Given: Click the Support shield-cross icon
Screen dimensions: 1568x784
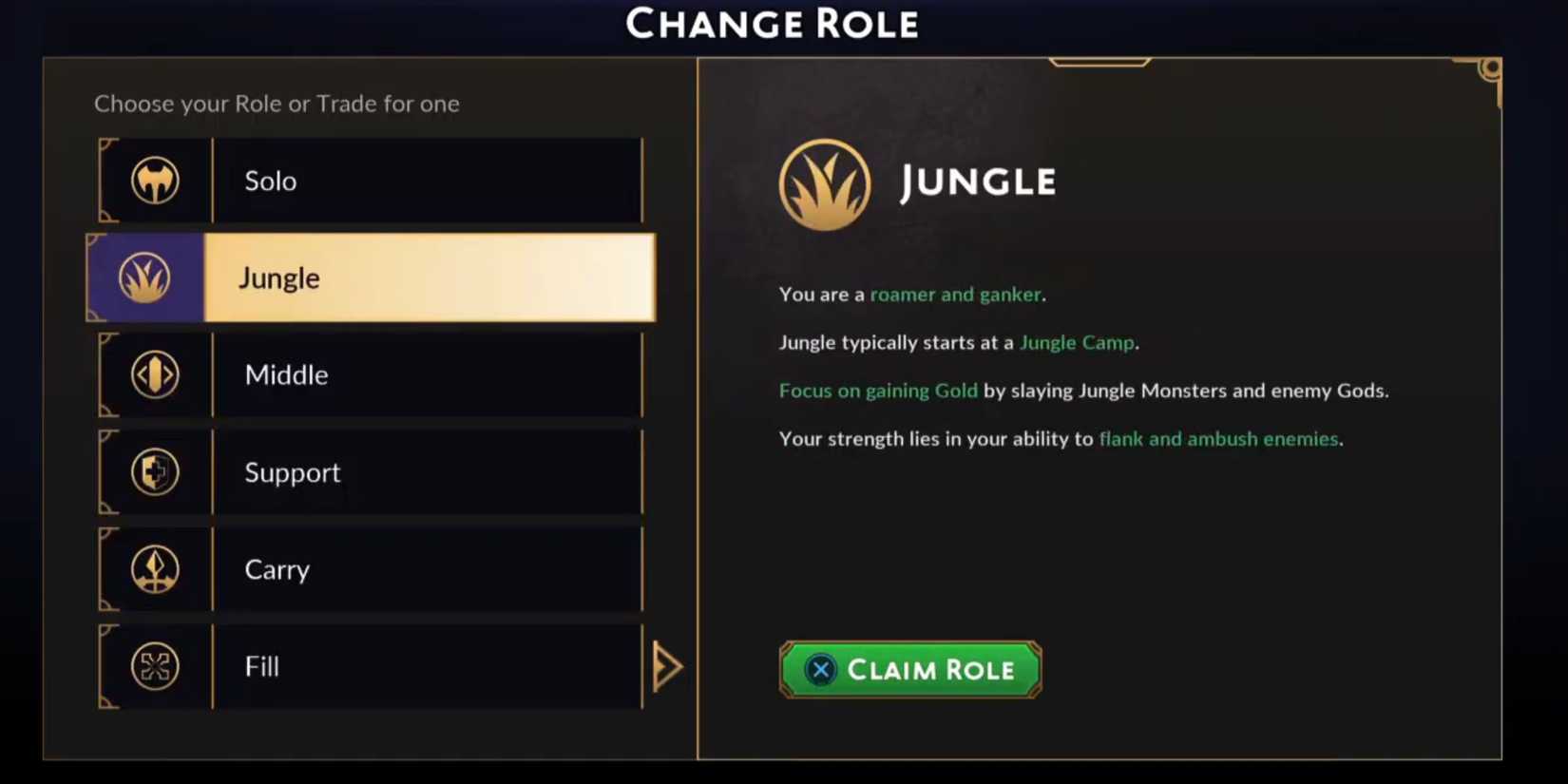Looking at the screenshot, I should click(155, 472).
